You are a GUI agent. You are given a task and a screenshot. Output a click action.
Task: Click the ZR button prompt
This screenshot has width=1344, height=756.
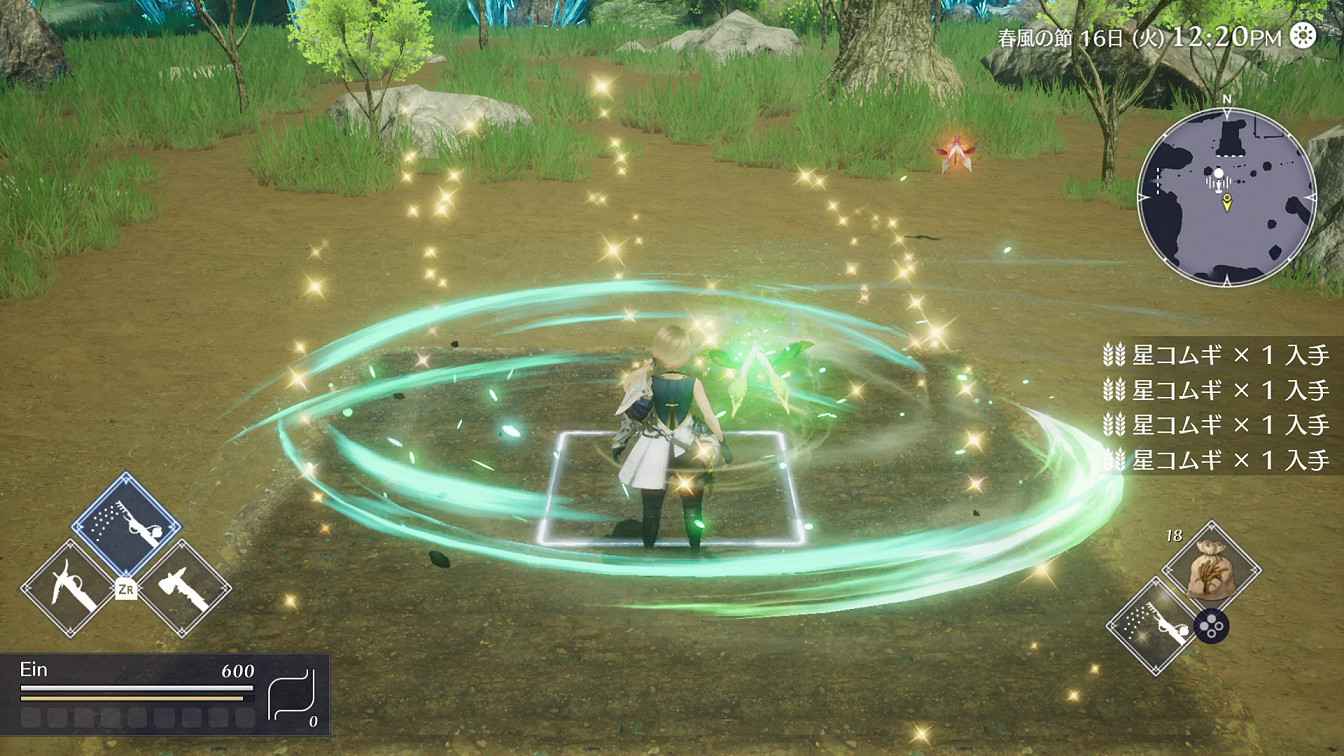coord(126,587)
